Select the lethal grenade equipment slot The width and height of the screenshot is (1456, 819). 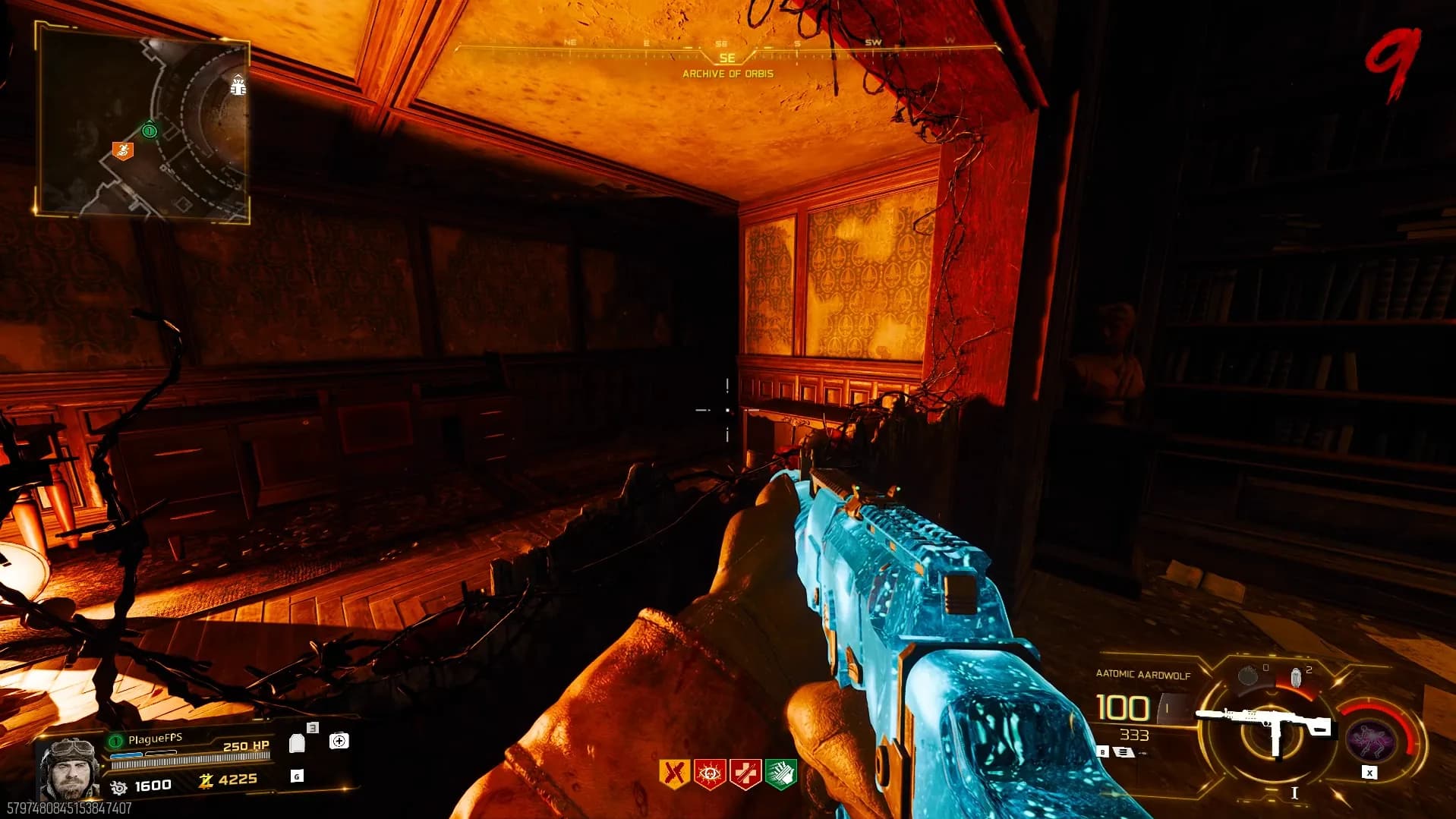(1248, 675)
